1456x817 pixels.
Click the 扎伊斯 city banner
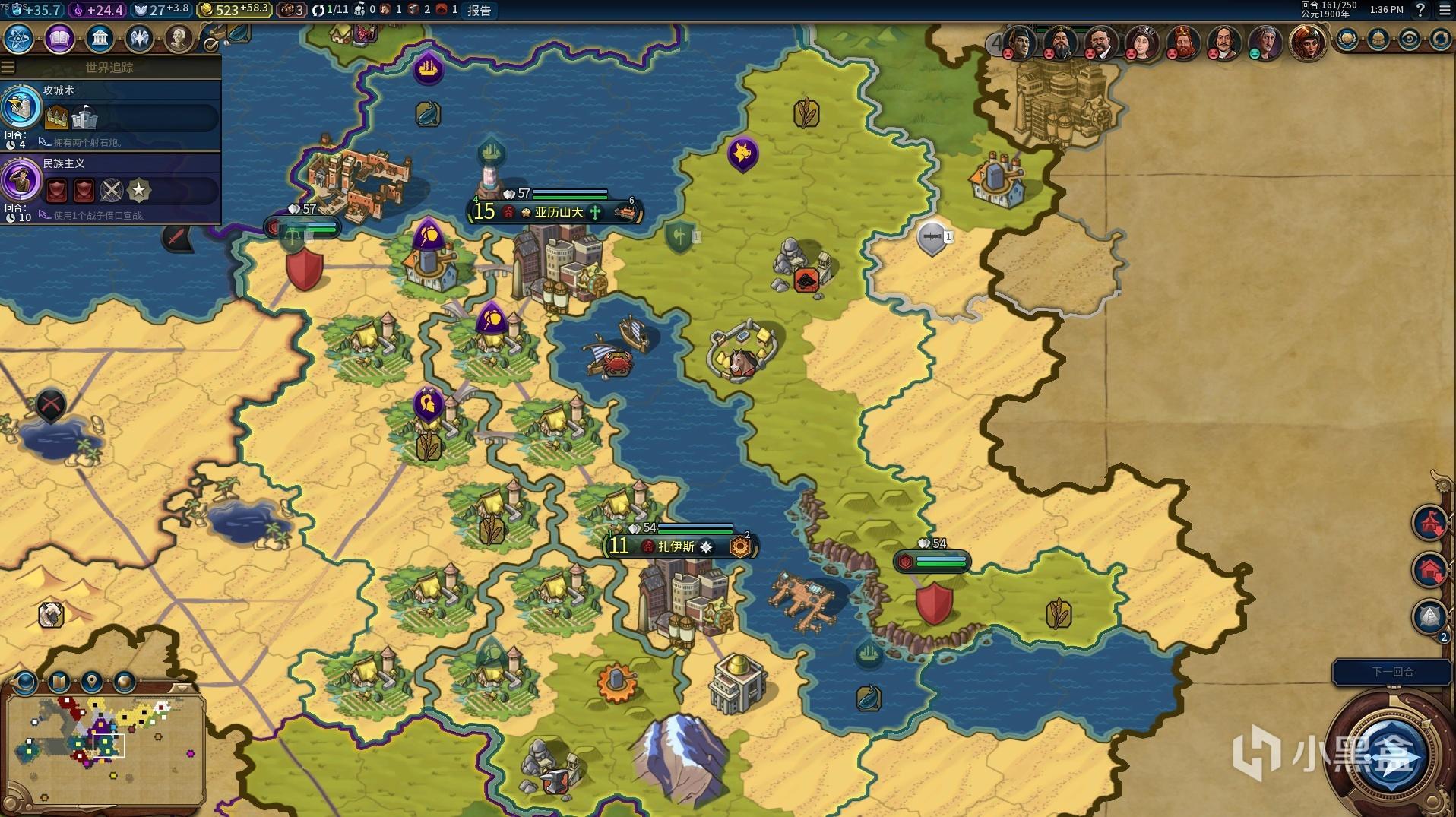(676, 546)
